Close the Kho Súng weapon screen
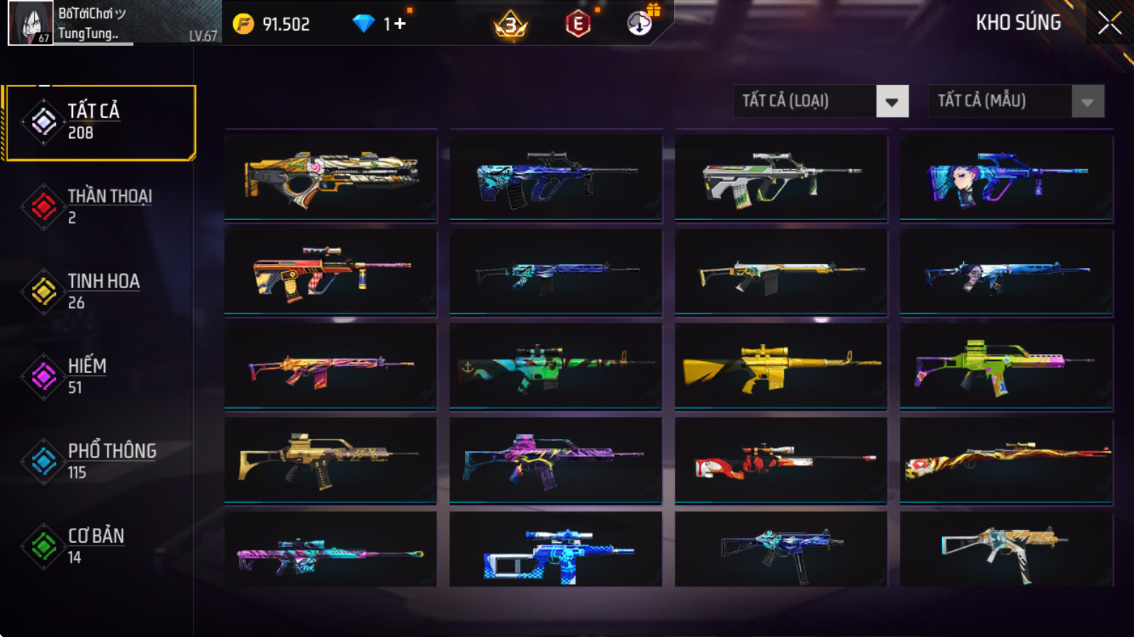Screen dimensions: 1134x637 [1109, 24]
